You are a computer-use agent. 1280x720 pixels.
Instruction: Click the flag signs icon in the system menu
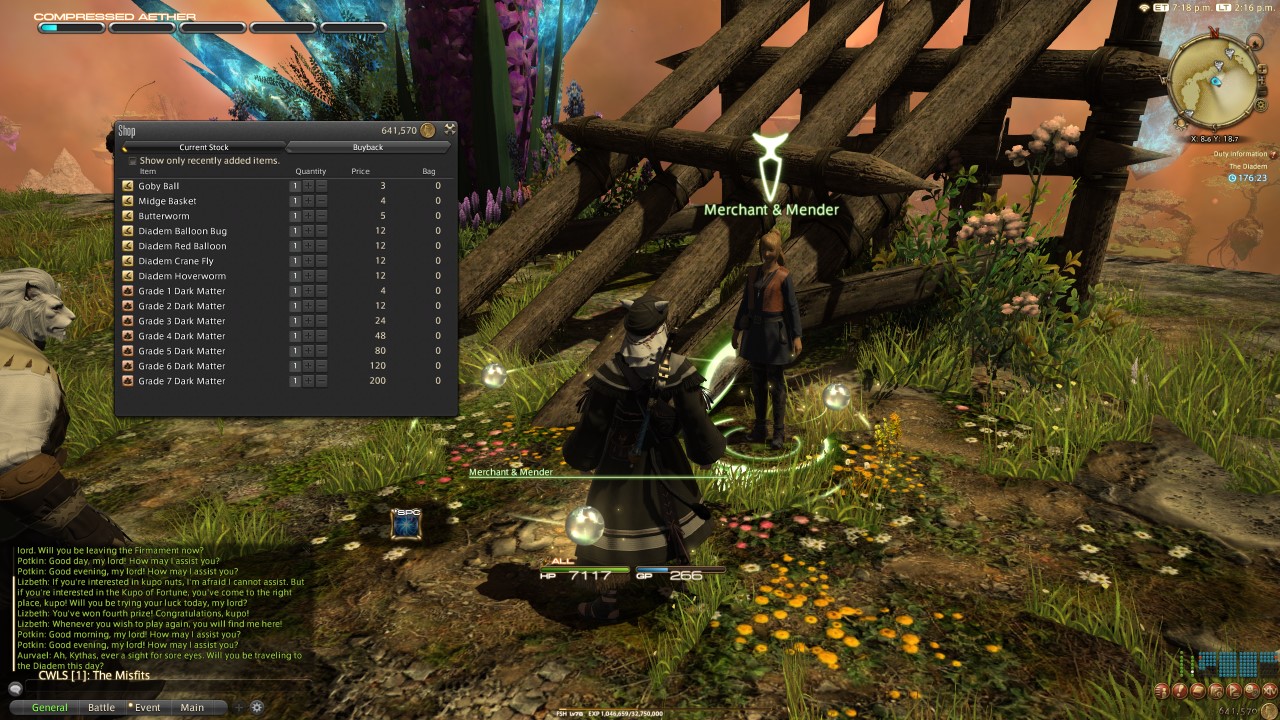(1232, 691)
